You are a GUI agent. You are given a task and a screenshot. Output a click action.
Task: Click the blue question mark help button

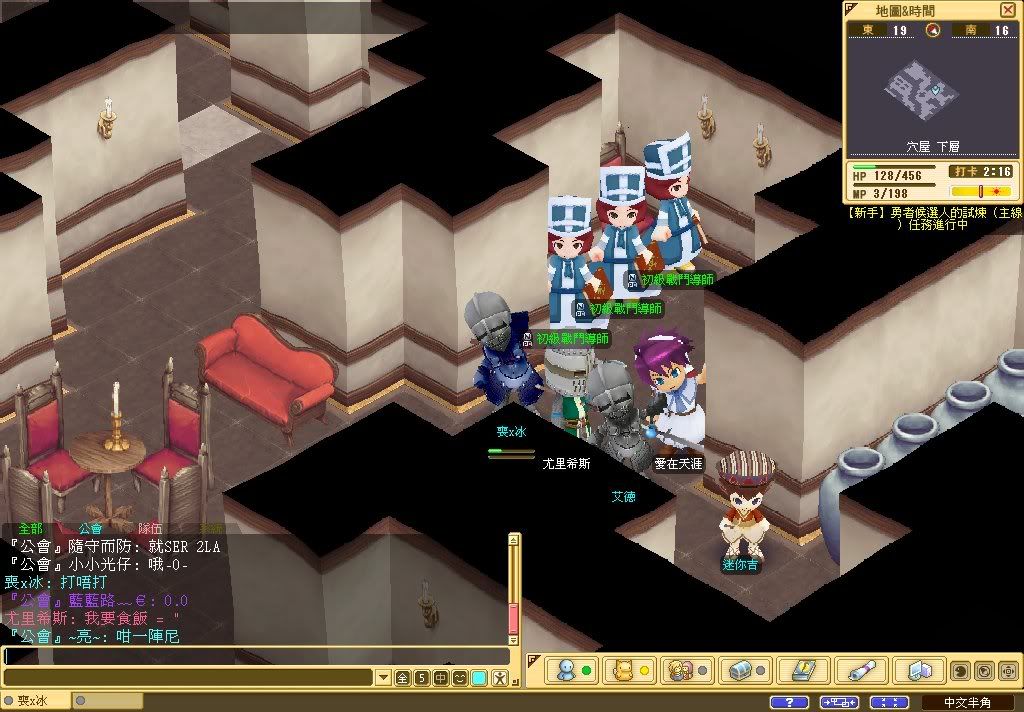(789, 702)
